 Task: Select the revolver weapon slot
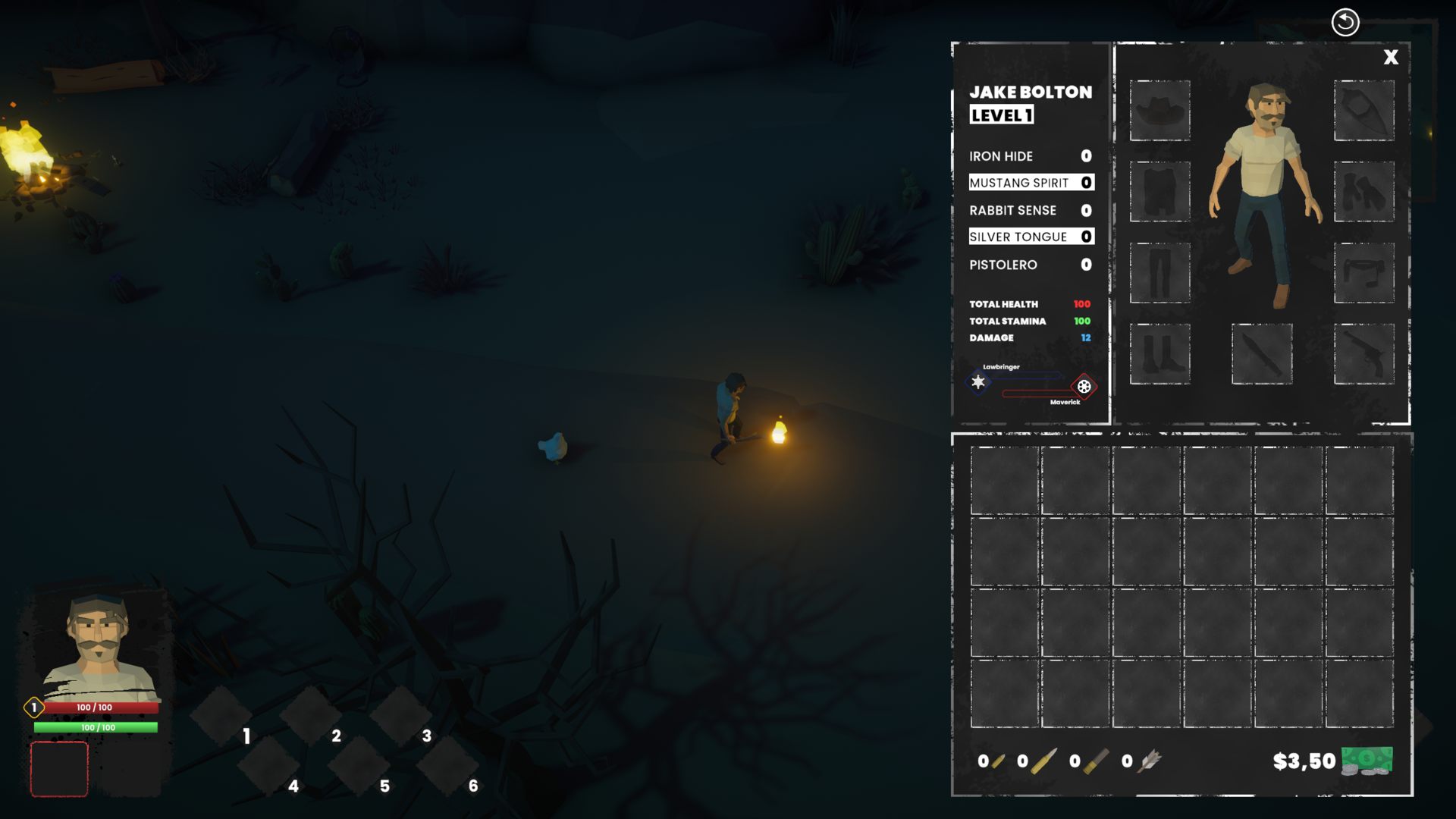[x=1363, y=353]
